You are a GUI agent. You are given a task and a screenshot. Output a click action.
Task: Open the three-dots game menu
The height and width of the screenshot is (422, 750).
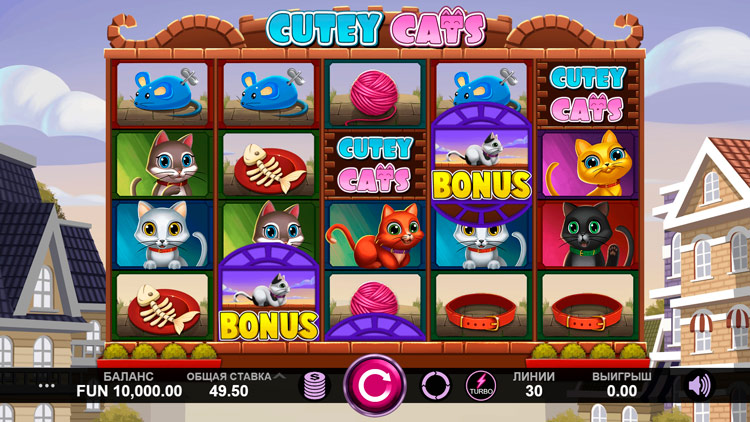(47, 385)
